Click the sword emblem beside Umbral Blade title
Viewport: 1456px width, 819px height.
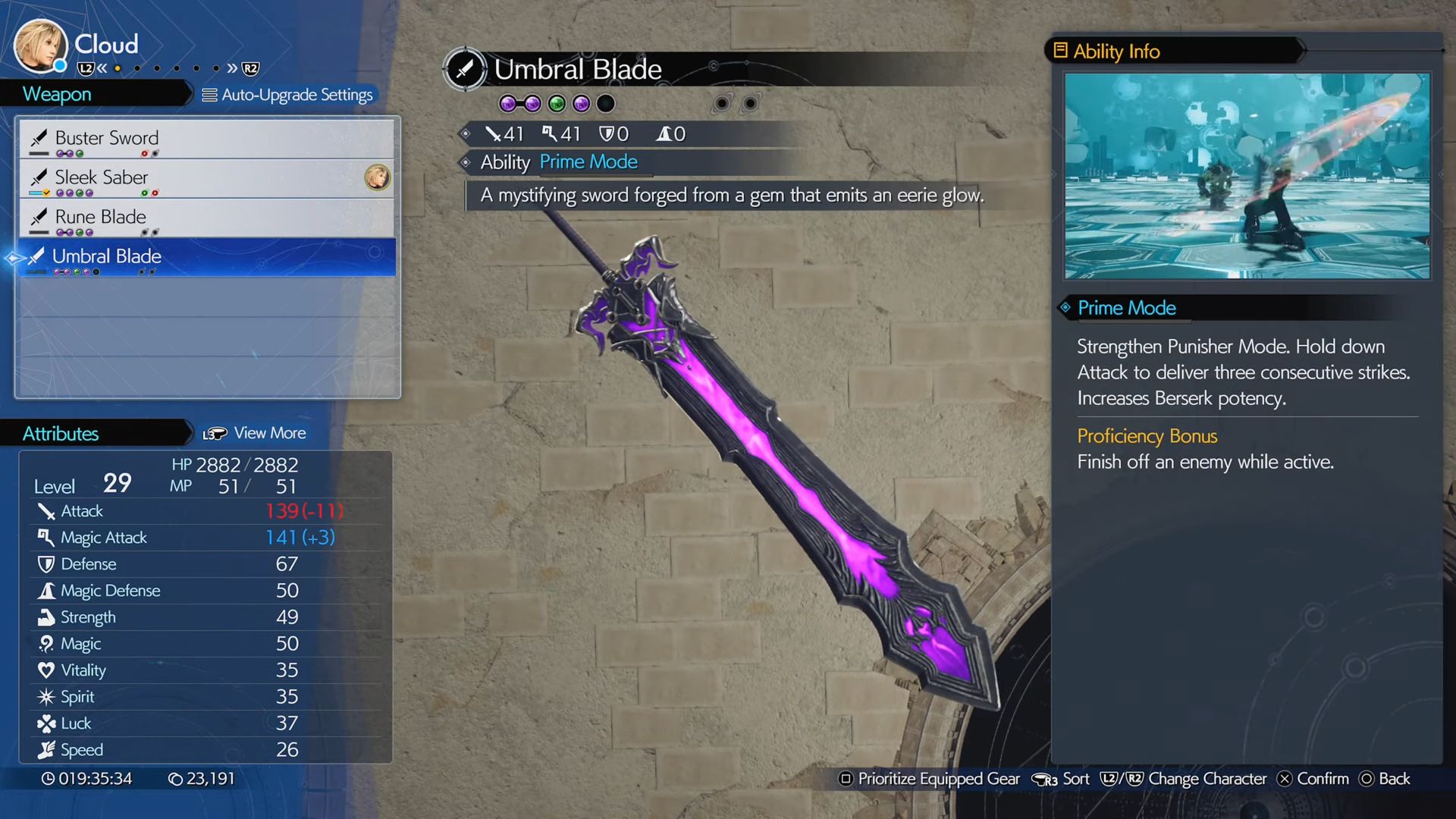pos(465,69)
